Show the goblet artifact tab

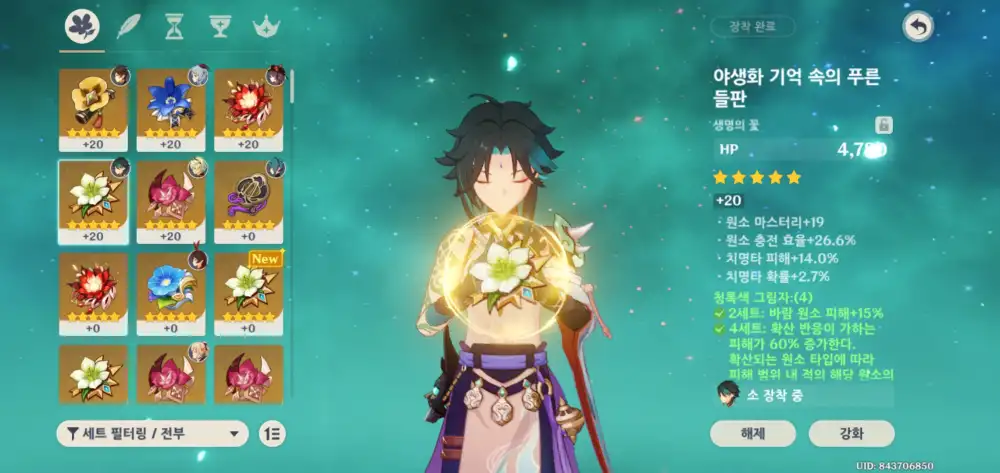point(219,27)
